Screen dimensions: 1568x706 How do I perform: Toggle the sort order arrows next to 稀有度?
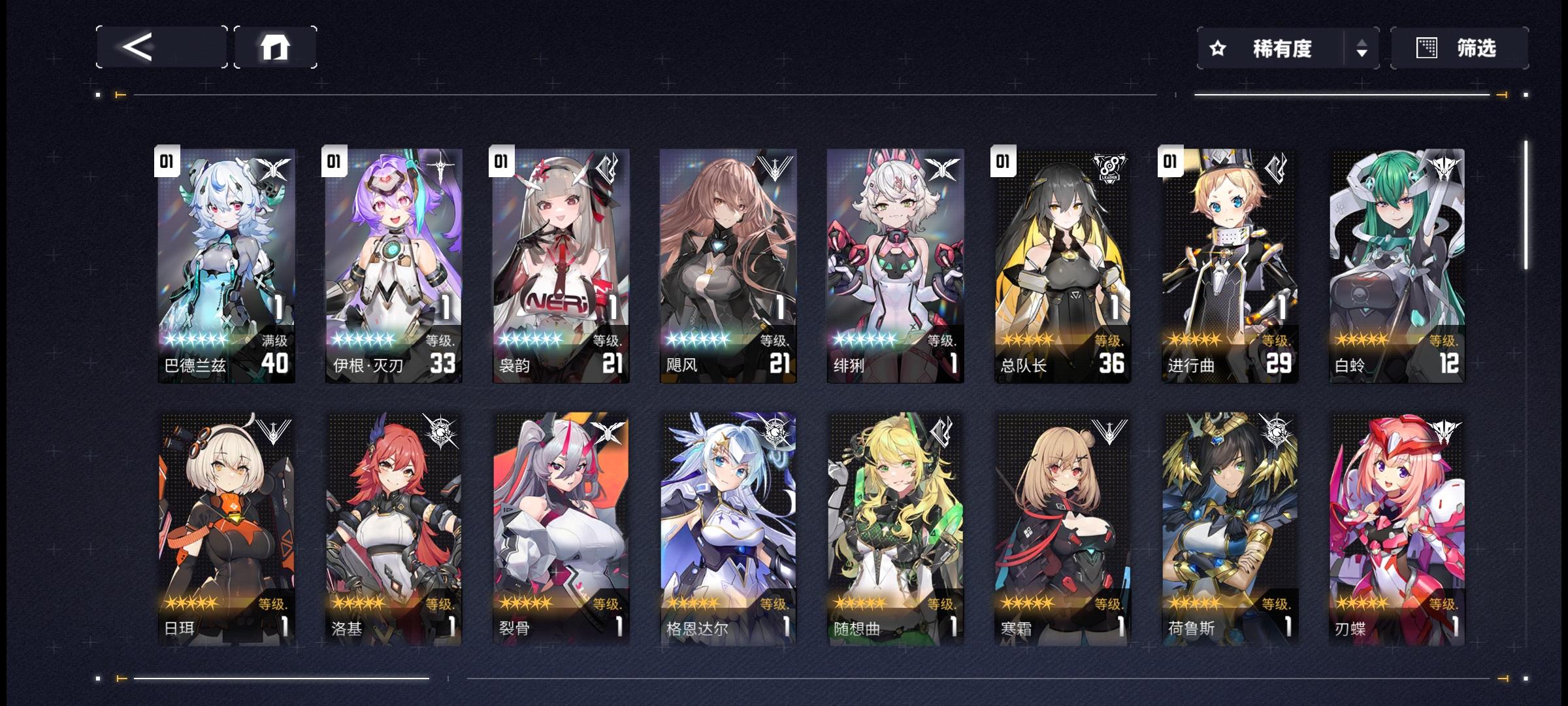[1361, 48]
